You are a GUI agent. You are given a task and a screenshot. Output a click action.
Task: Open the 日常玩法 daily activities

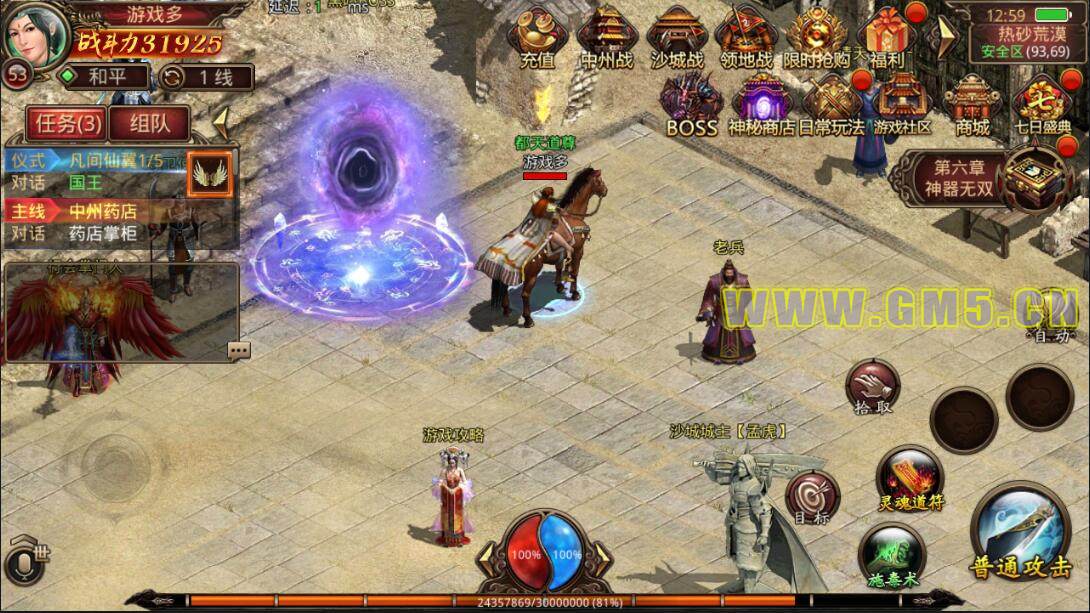(831, 104)
